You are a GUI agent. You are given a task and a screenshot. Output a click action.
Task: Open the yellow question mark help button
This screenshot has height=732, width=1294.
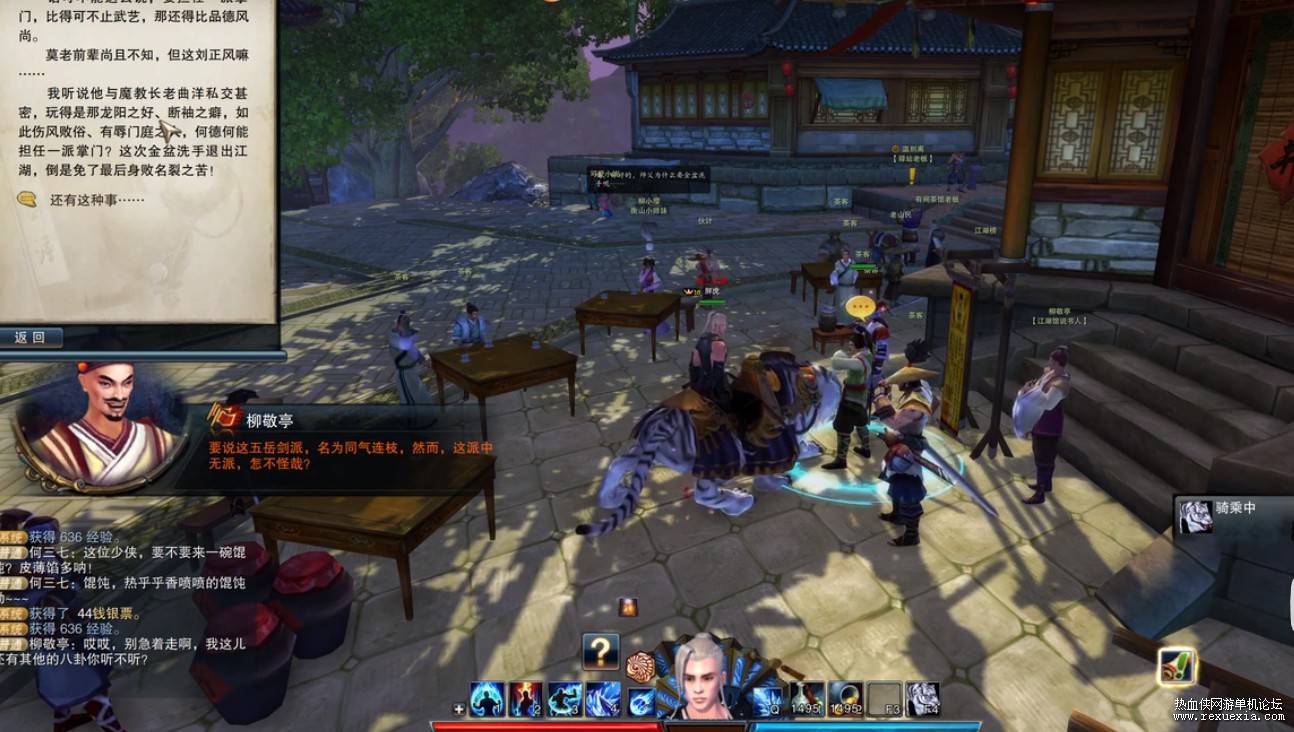(x=601, y=652)
